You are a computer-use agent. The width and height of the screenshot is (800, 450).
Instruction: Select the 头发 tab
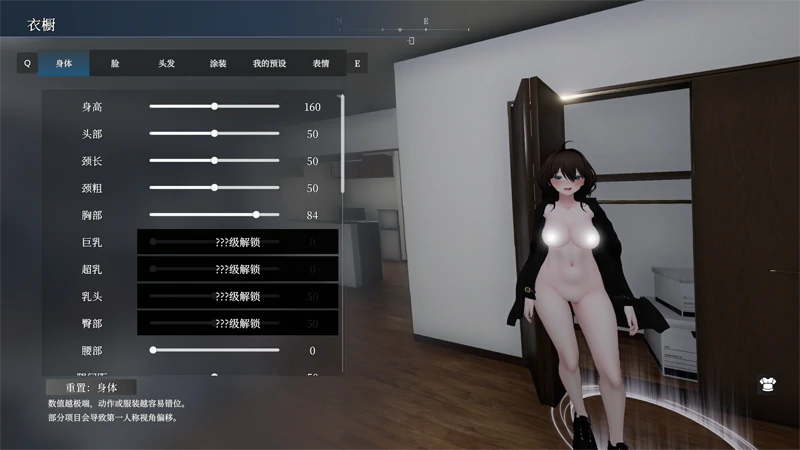coord(166,63)
